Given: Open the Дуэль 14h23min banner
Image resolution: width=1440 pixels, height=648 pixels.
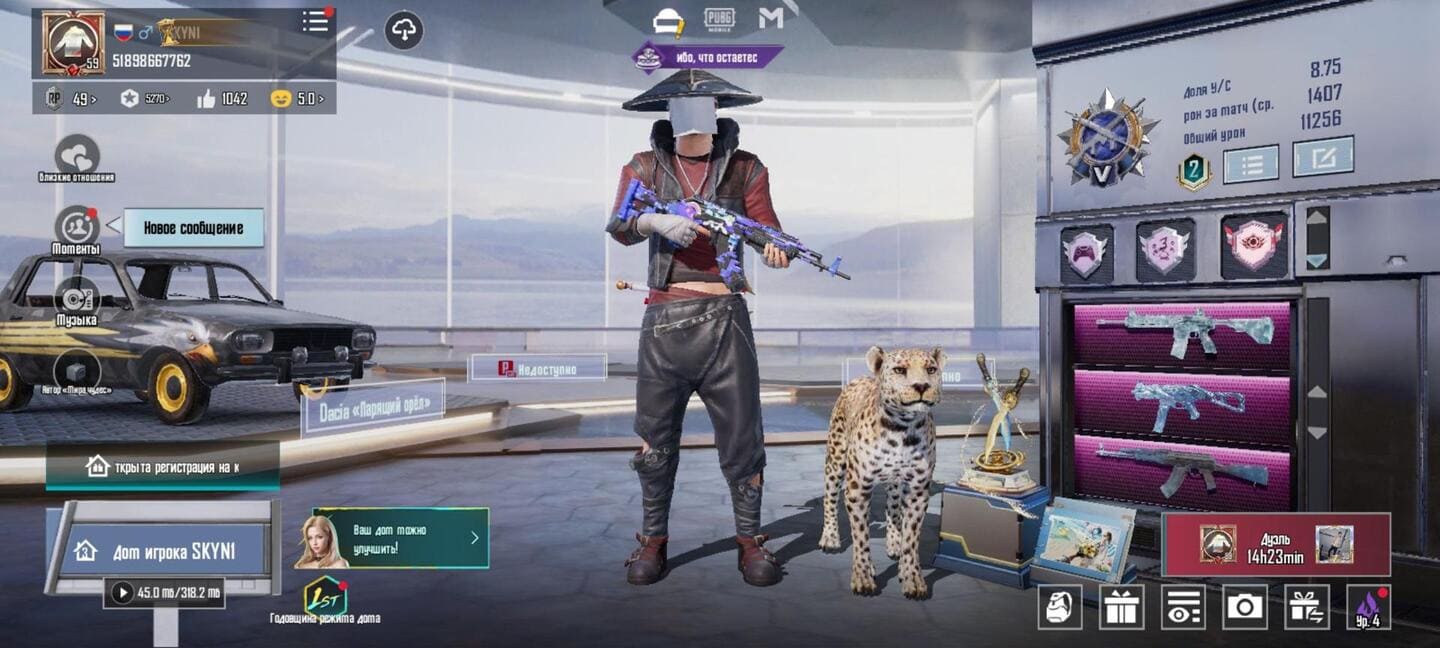Looking at the screenshot, I should 1276,545.
